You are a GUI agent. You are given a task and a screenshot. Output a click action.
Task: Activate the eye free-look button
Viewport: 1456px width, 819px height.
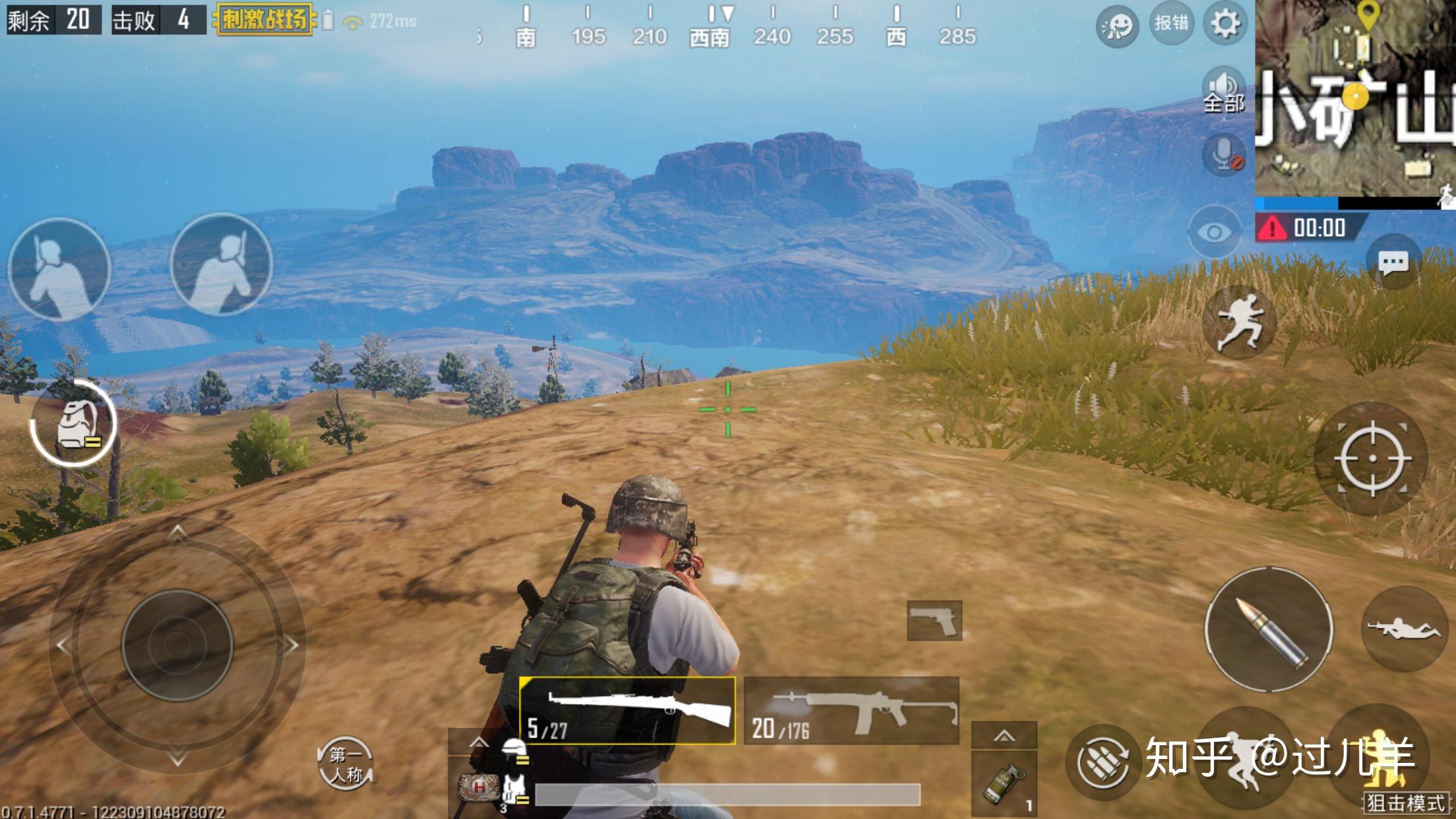[x=1213, y=231]
